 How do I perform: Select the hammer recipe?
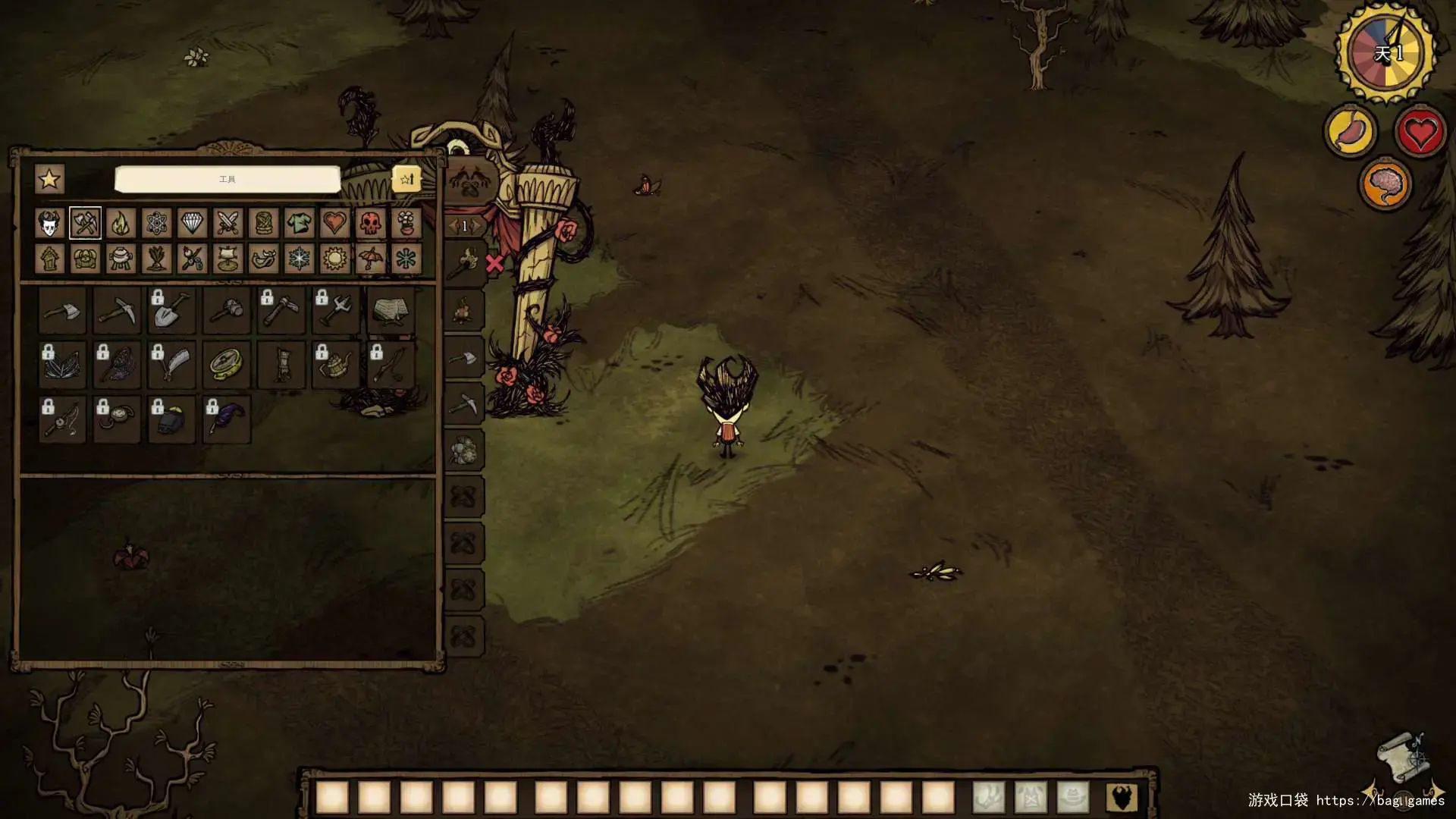227,310
